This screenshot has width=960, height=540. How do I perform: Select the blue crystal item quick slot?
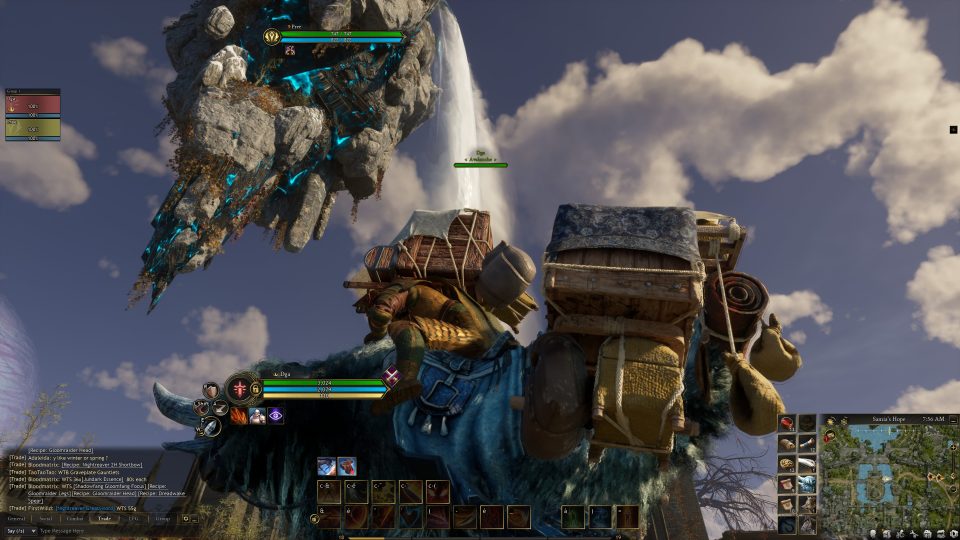[808, 483]
